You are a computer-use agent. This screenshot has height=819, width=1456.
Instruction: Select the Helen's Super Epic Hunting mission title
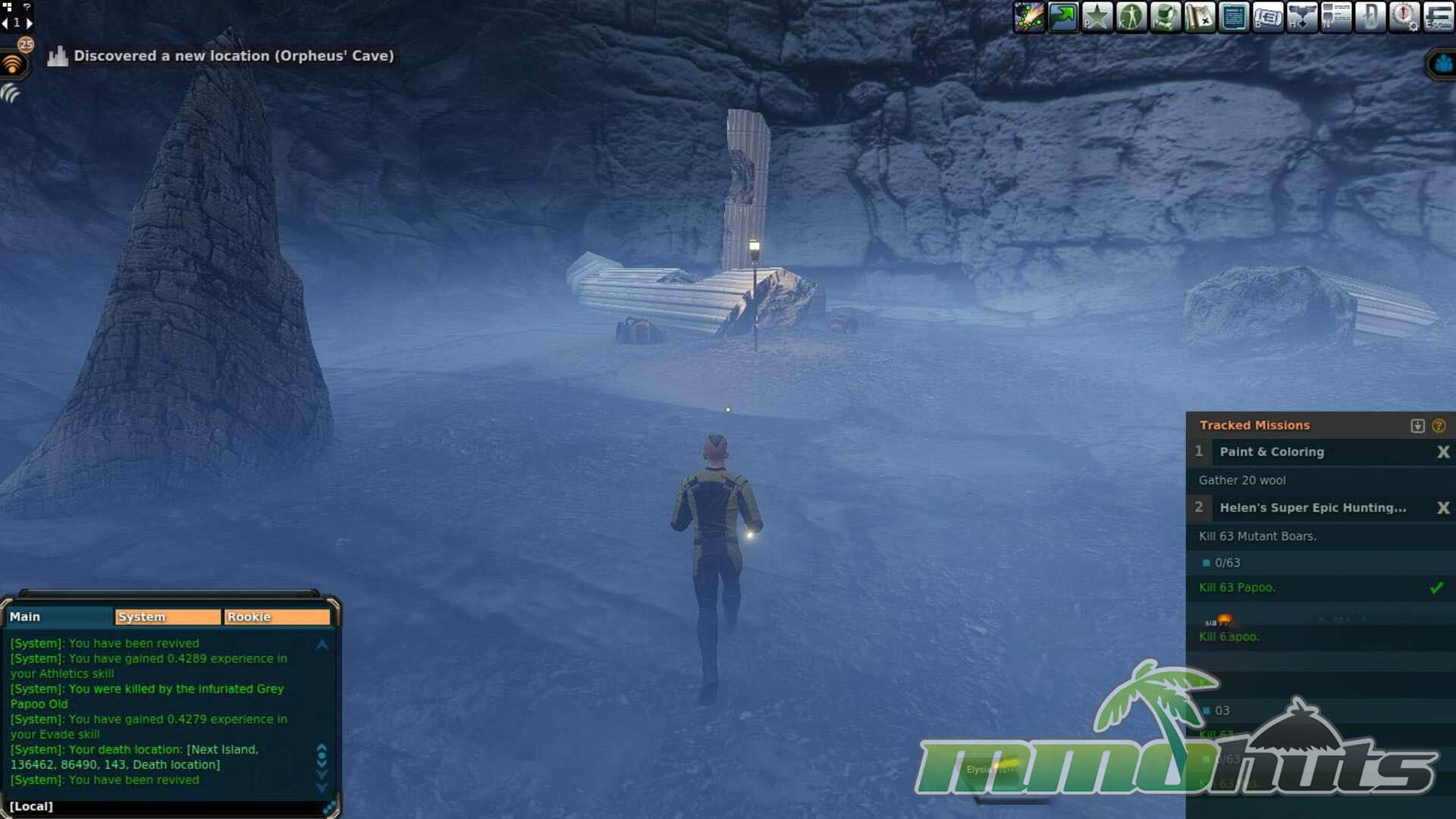pyautogui.click(x=1313, y=508)
